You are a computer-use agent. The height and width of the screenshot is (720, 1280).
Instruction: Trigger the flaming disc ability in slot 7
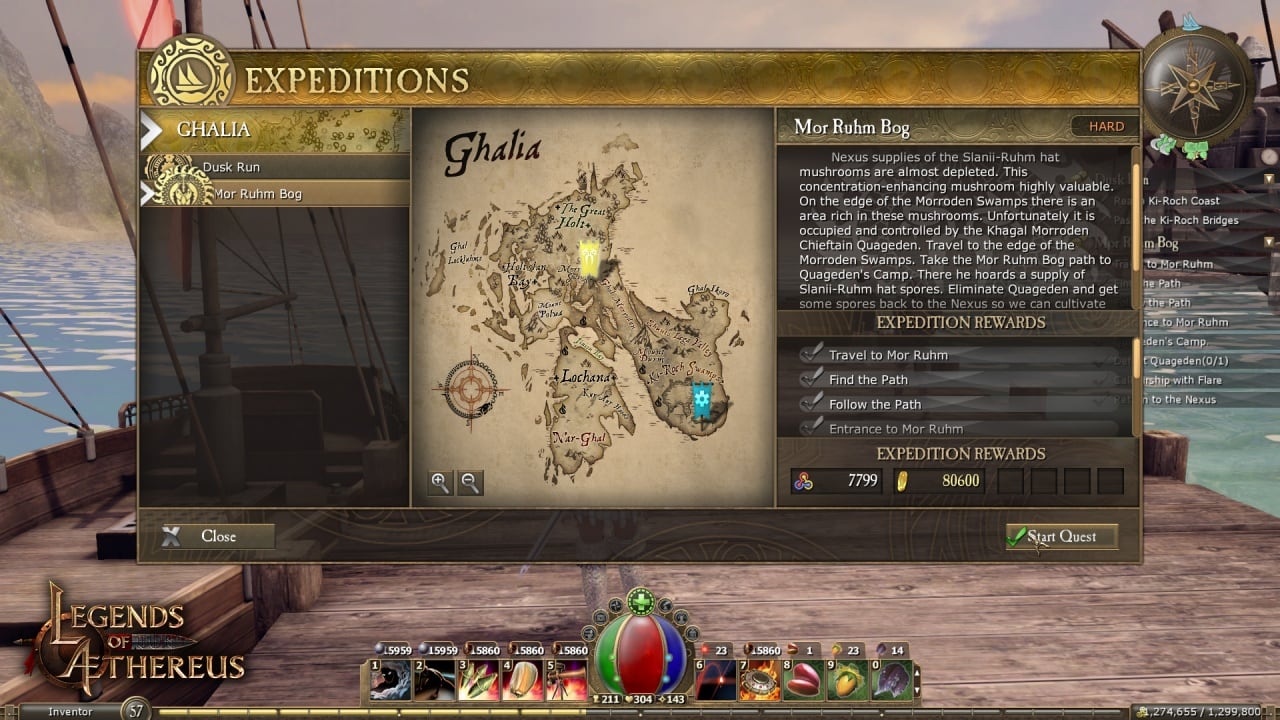757,680
